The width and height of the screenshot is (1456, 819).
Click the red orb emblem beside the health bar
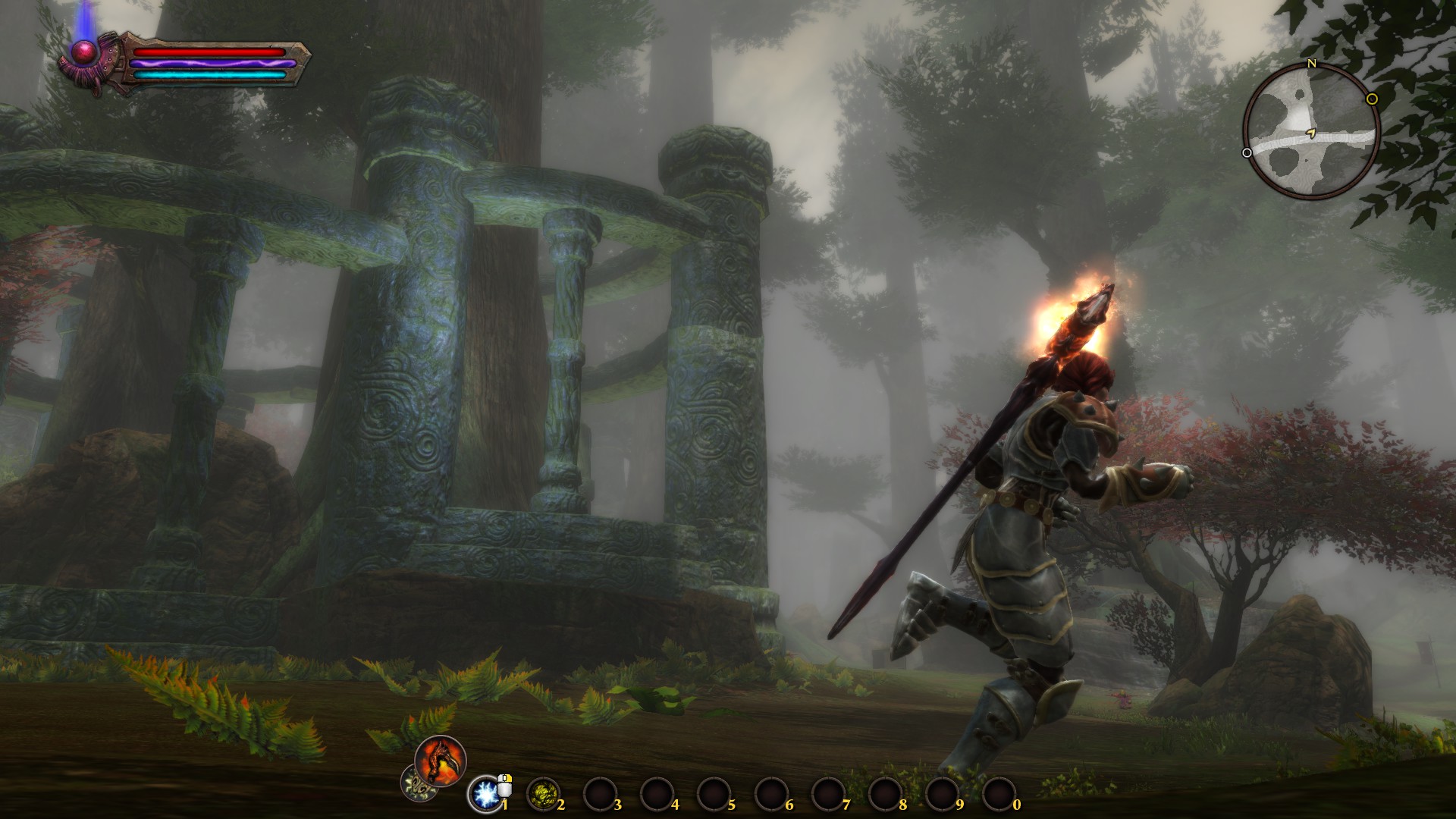[82, 51]
